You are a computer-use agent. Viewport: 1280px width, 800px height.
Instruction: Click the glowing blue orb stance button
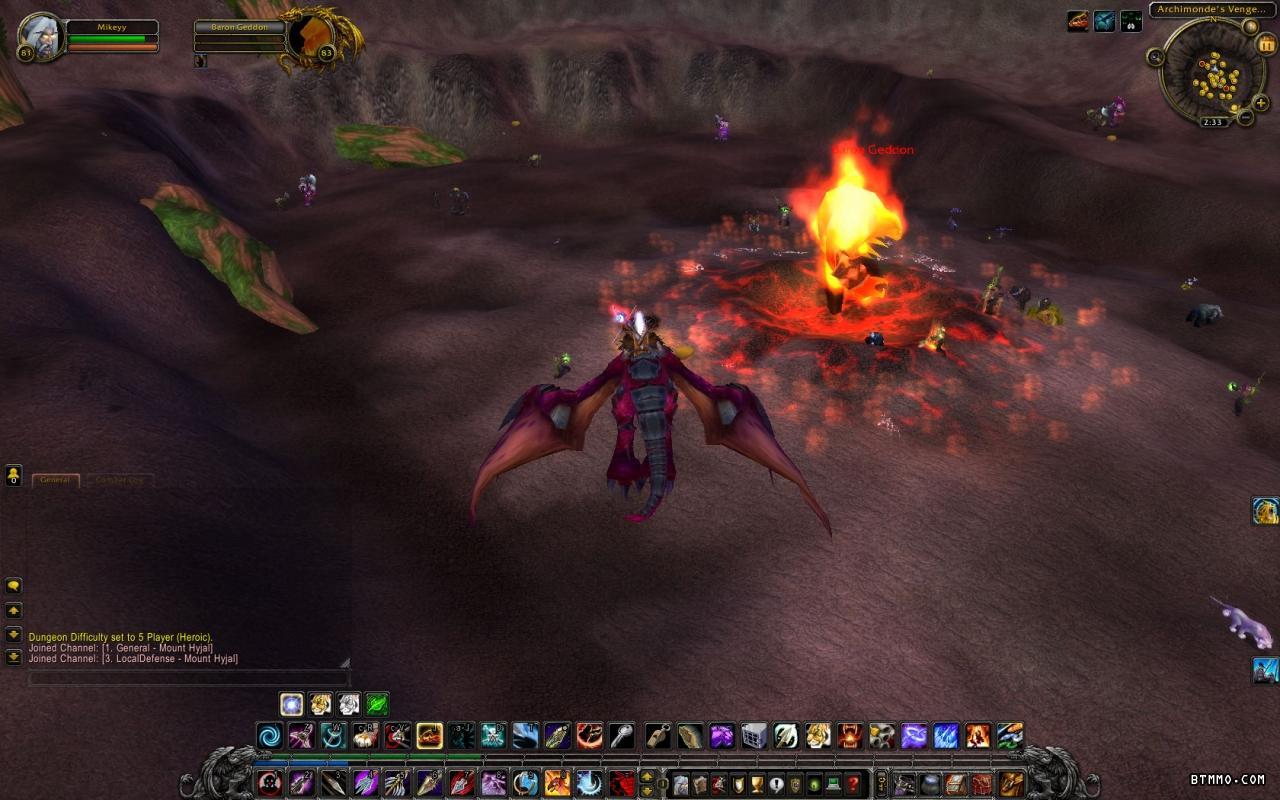point(291,704)
